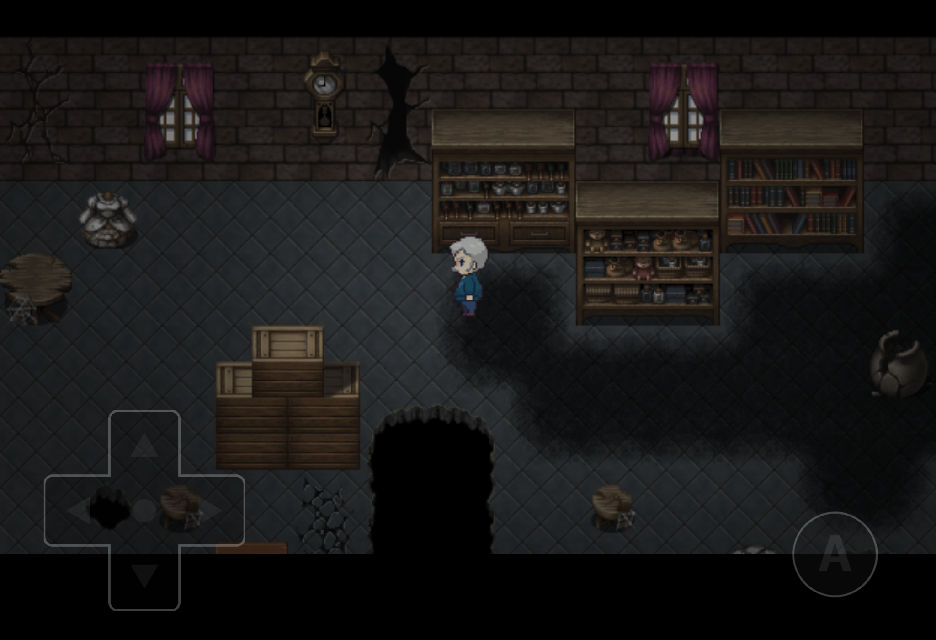Tap the down arrow on the D-pad
The image size is (936, 640).
(x=144, y=576)
